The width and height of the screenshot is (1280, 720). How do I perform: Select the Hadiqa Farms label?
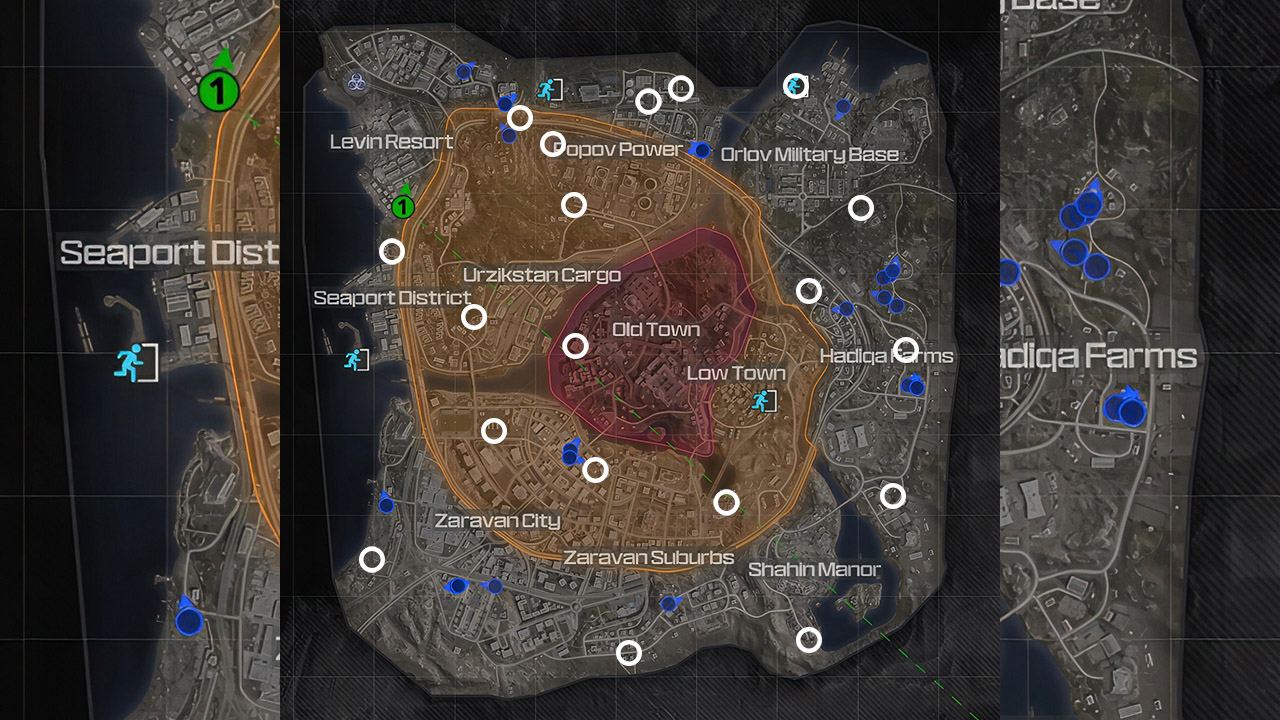pos(887,355)
